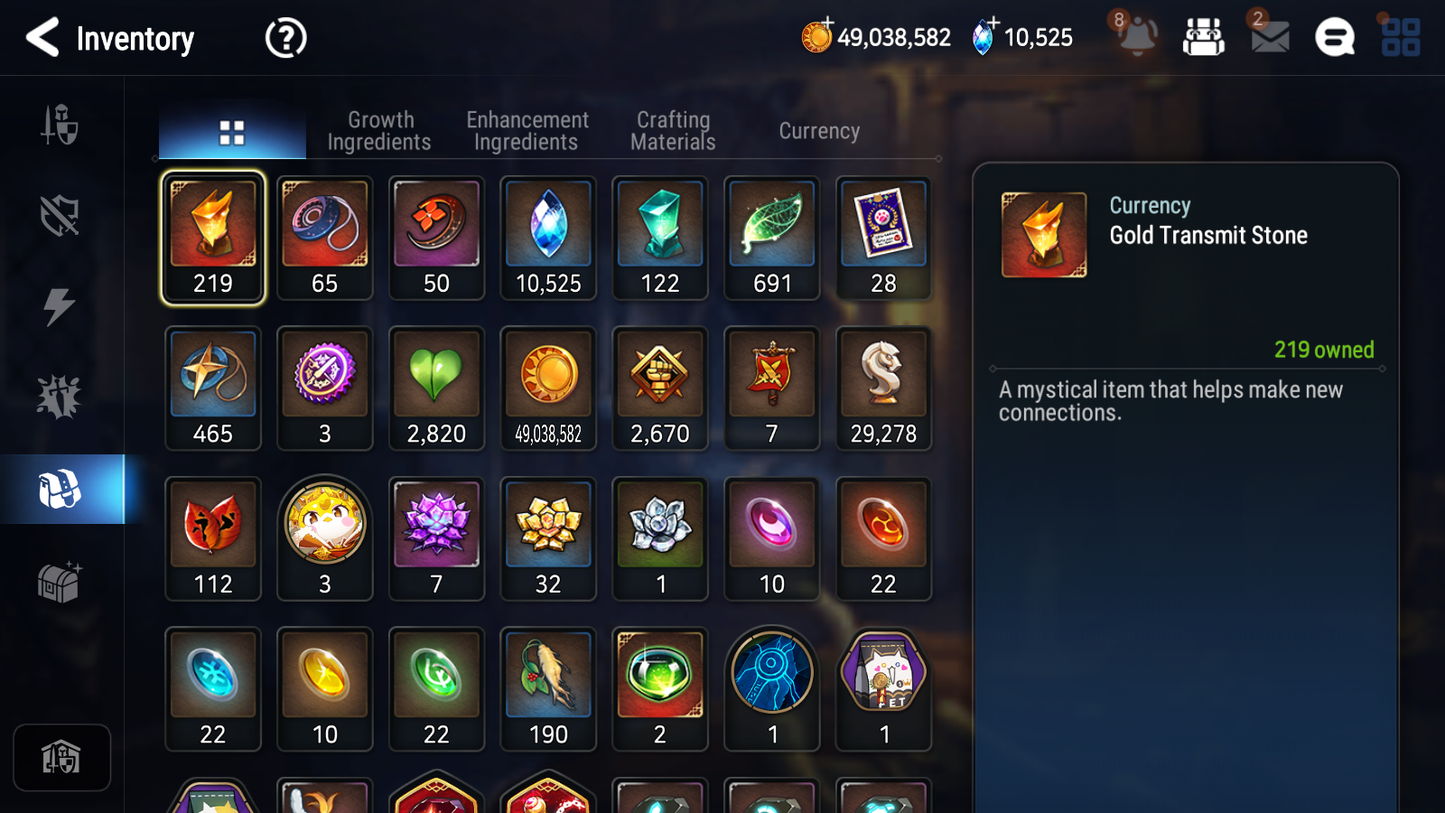Switch to the Crafting Materials tab
Viewport: 1445px width, 813px height.
coord(672,130)
